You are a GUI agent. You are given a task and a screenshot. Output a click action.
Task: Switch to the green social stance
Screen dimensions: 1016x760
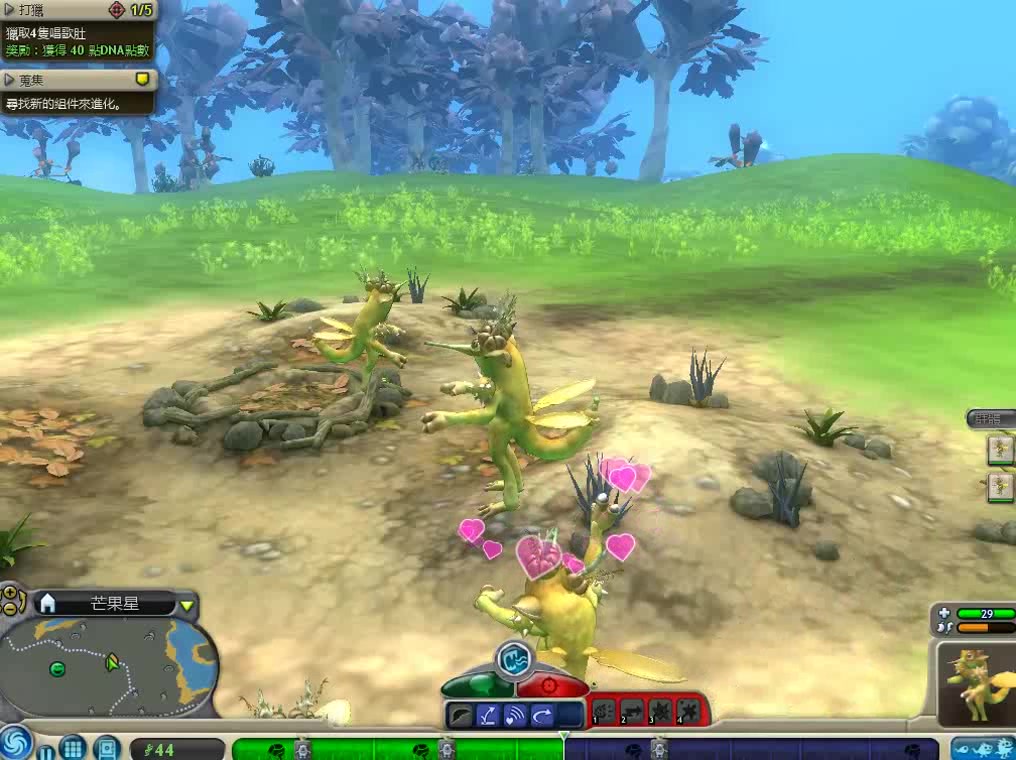point(477,685)
